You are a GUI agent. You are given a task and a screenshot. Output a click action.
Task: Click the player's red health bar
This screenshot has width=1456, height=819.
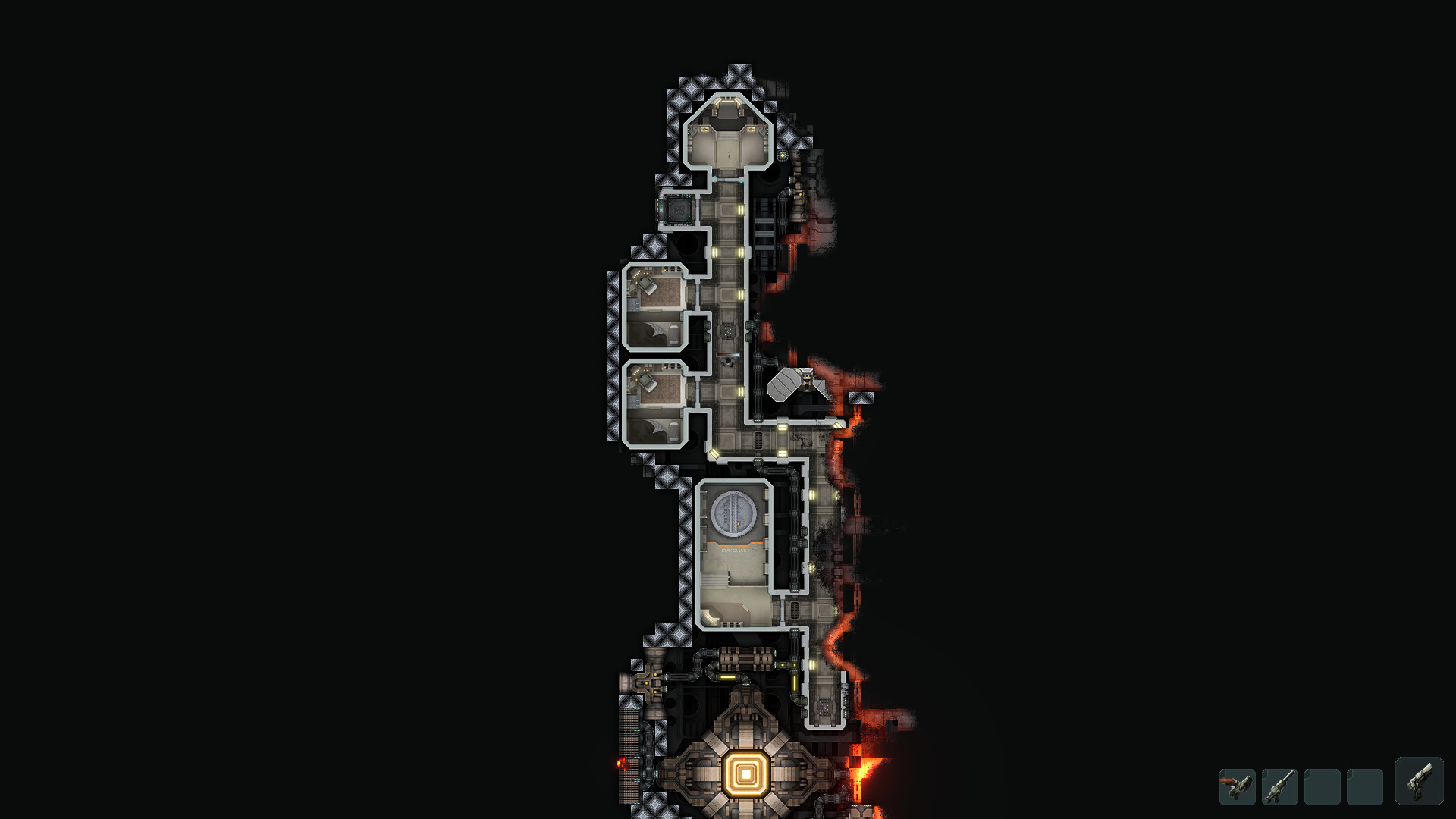coord(727,355)
